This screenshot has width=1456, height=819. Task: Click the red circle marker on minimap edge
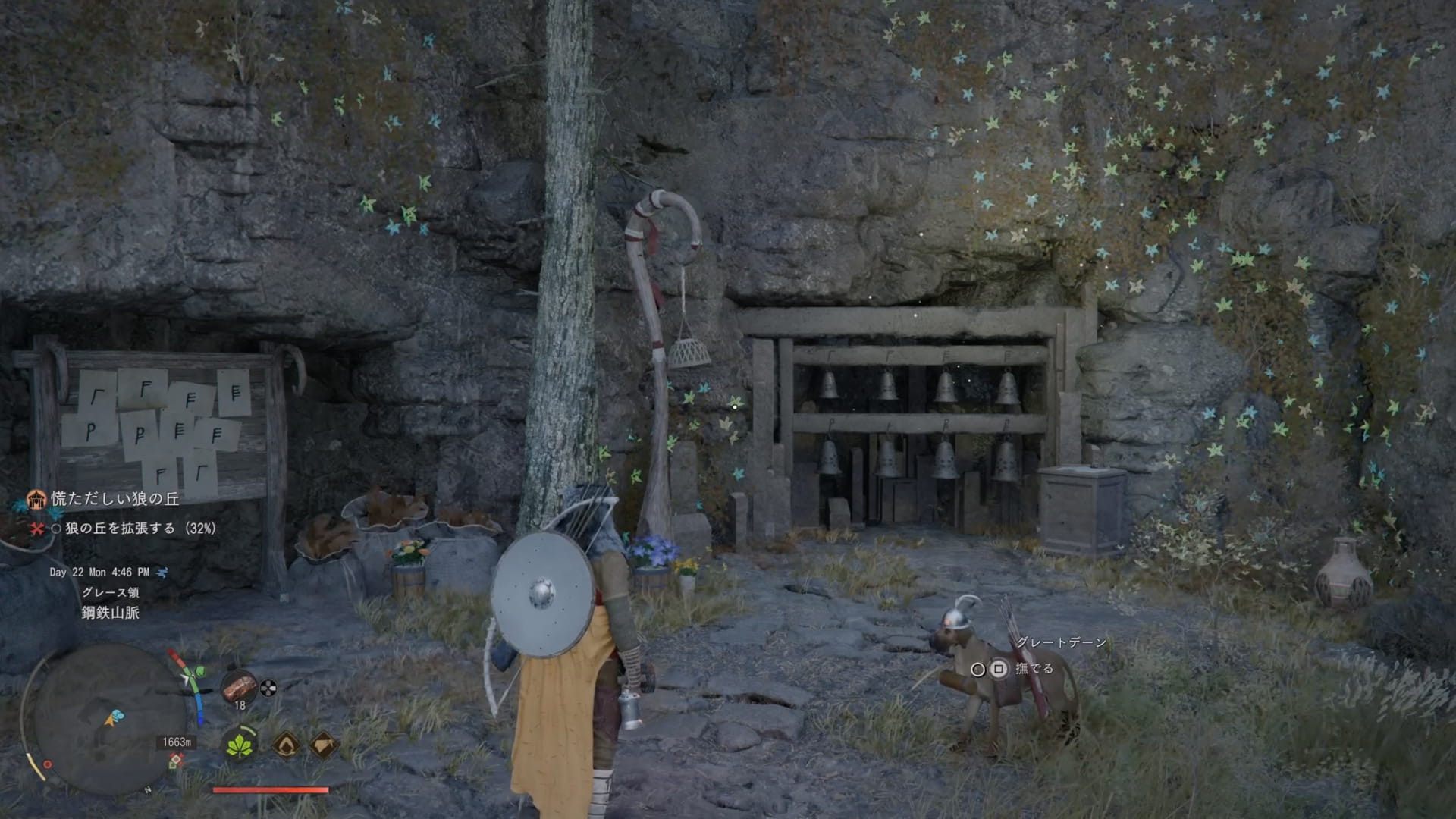click(x=47, y=764)
